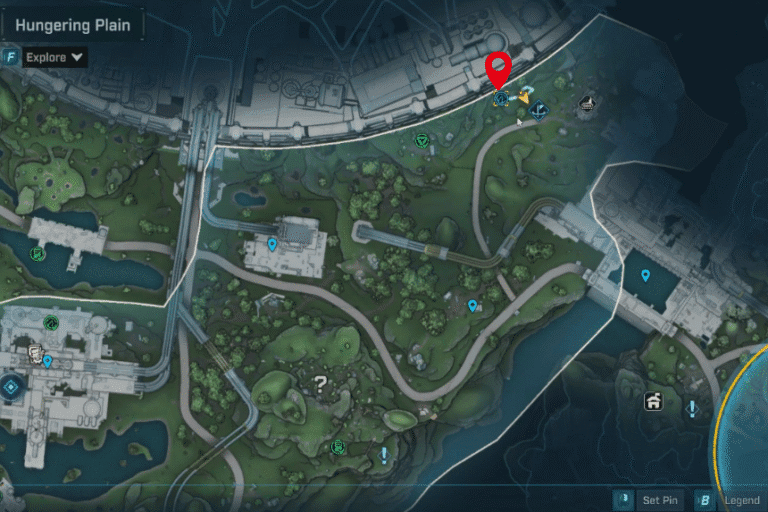This screenshot has height=512, width=768.
Task: Select the white house map marker
Action: tap(653, 402)
